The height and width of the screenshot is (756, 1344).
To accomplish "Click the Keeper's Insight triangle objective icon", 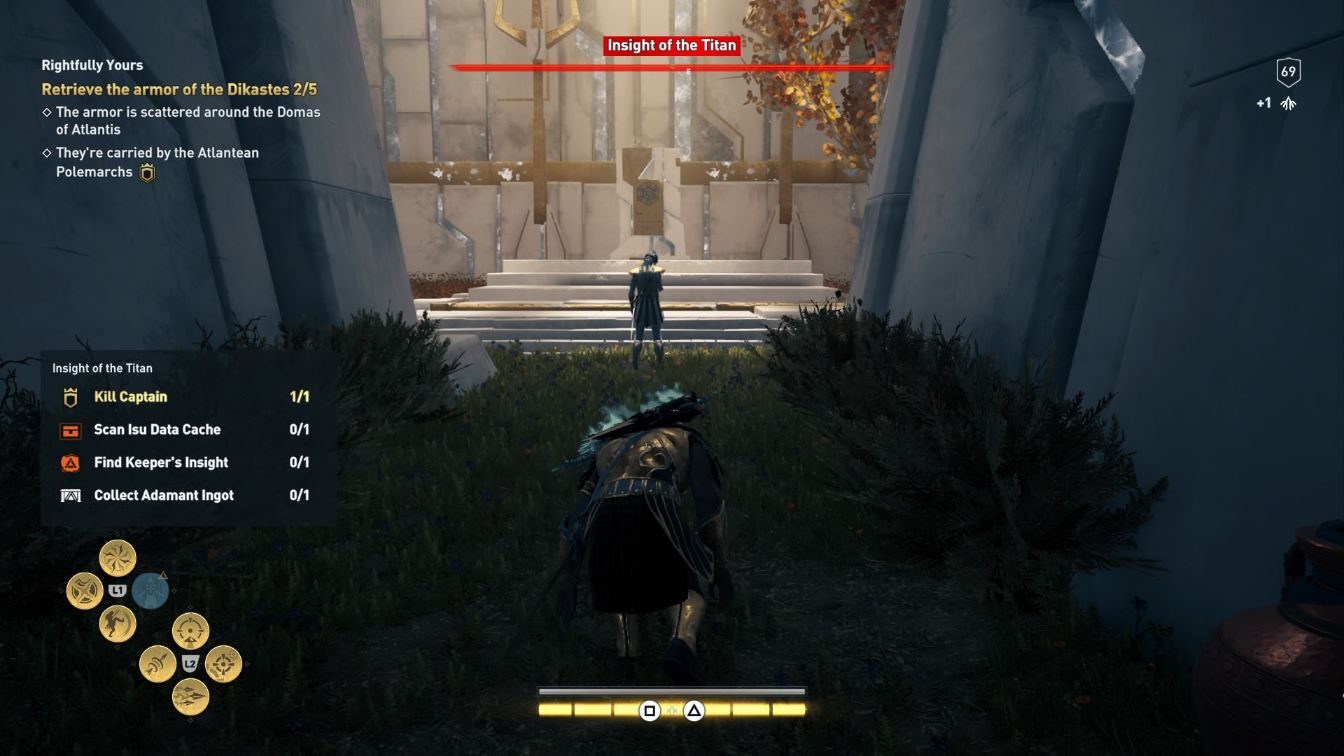I will (x=70, y=462).
